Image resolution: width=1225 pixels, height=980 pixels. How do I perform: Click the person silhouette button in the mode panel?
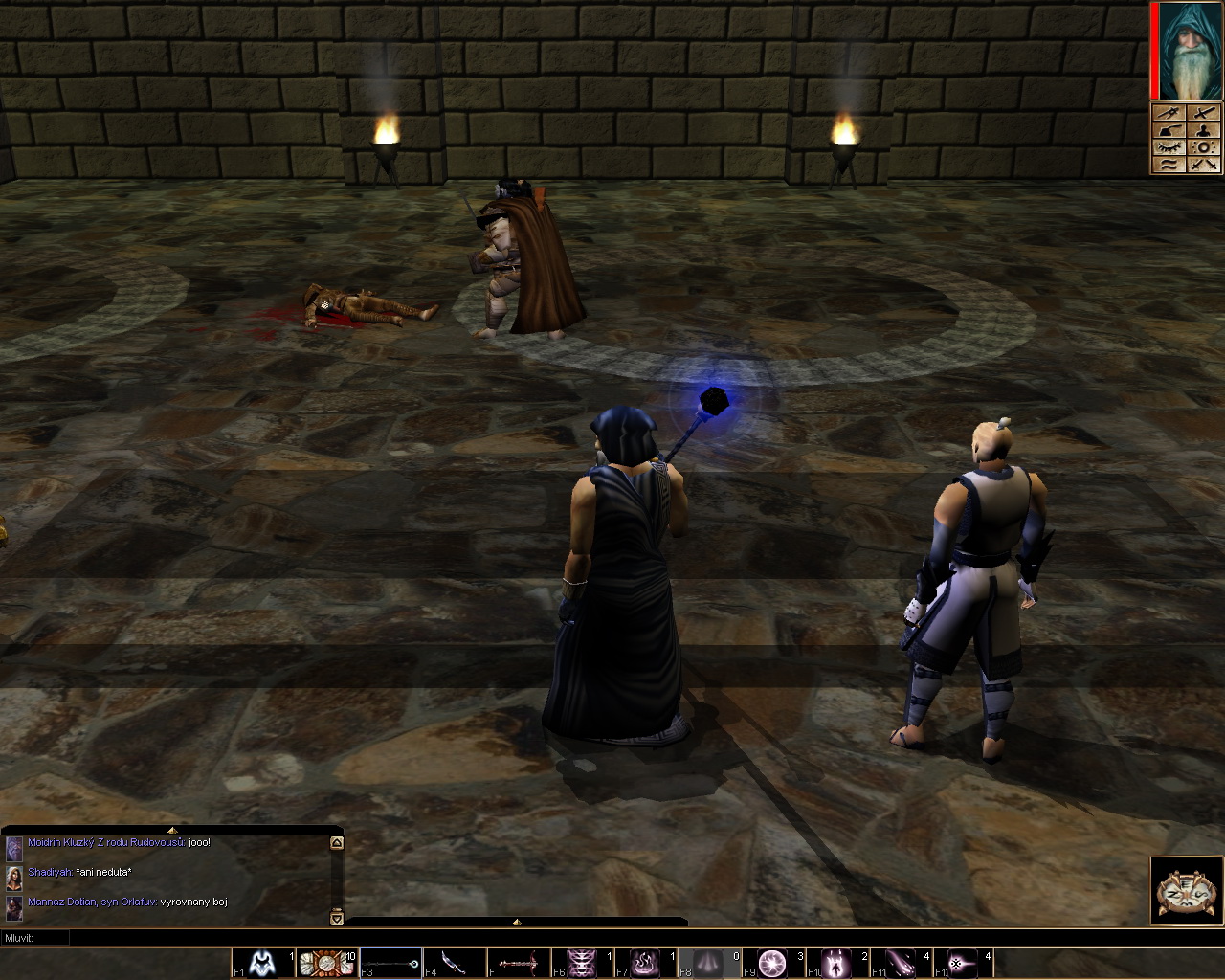pos(1205,130)
